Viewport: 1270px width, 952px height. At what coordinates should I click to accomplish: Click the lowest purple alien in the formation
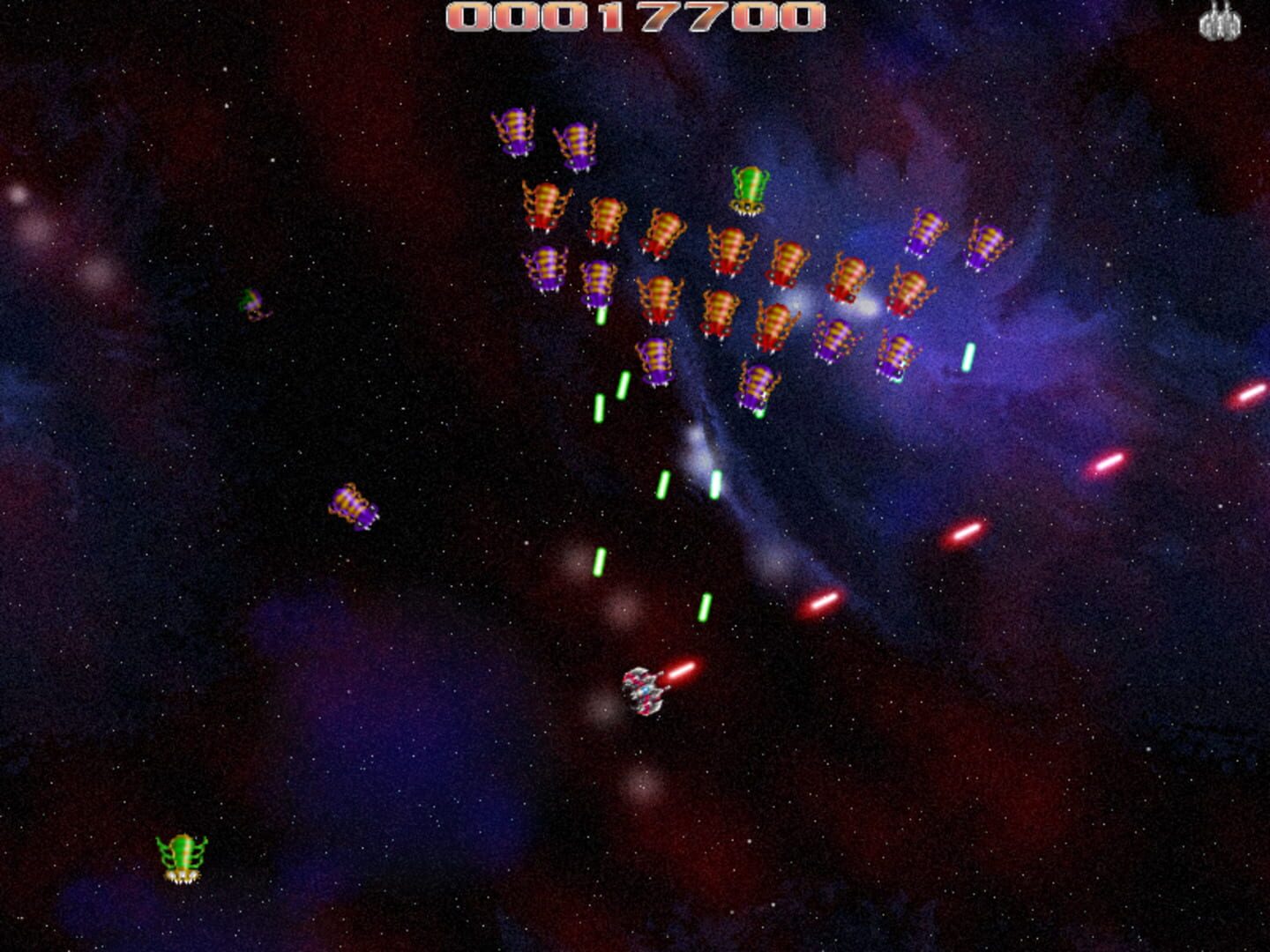click(756, 385)
